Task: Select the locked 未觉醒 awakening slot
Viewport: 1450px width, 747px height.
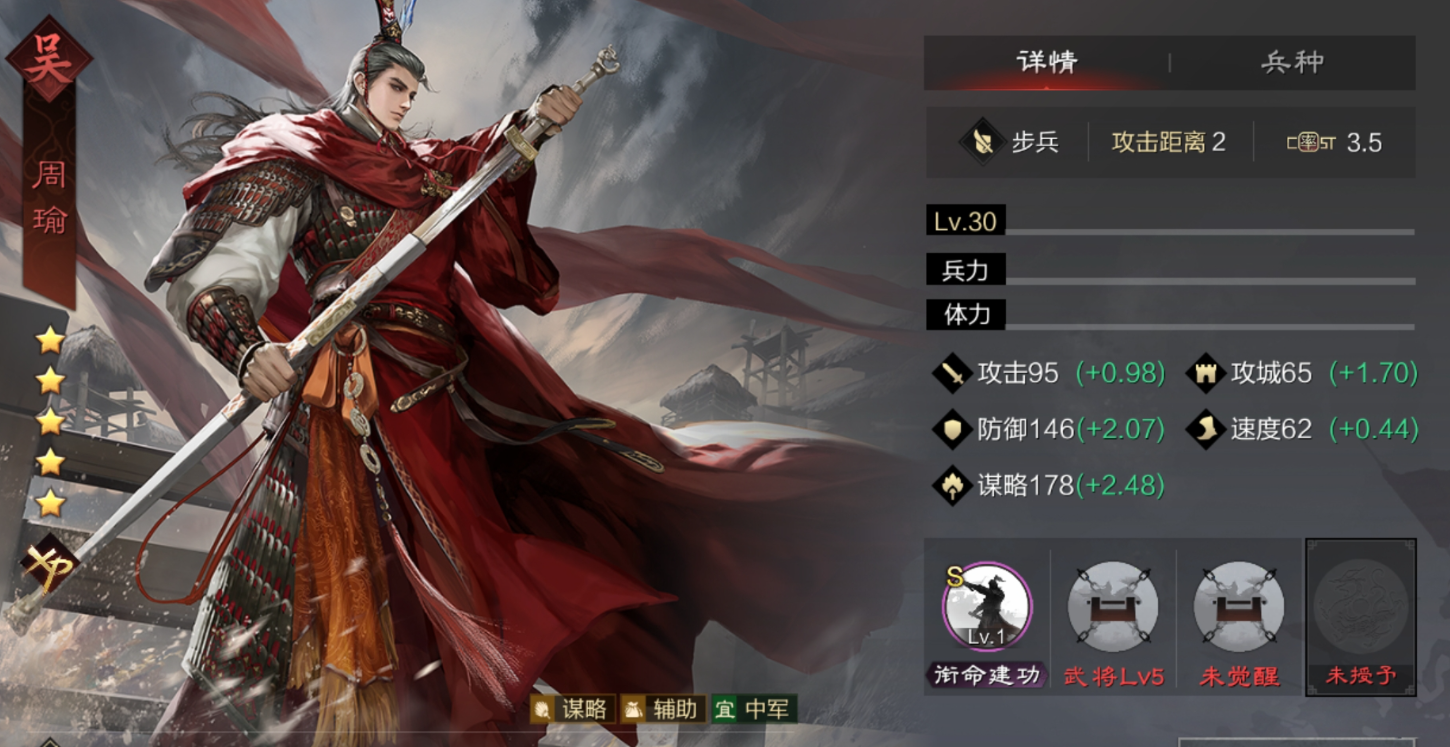Action: [x=1239, y=607]
